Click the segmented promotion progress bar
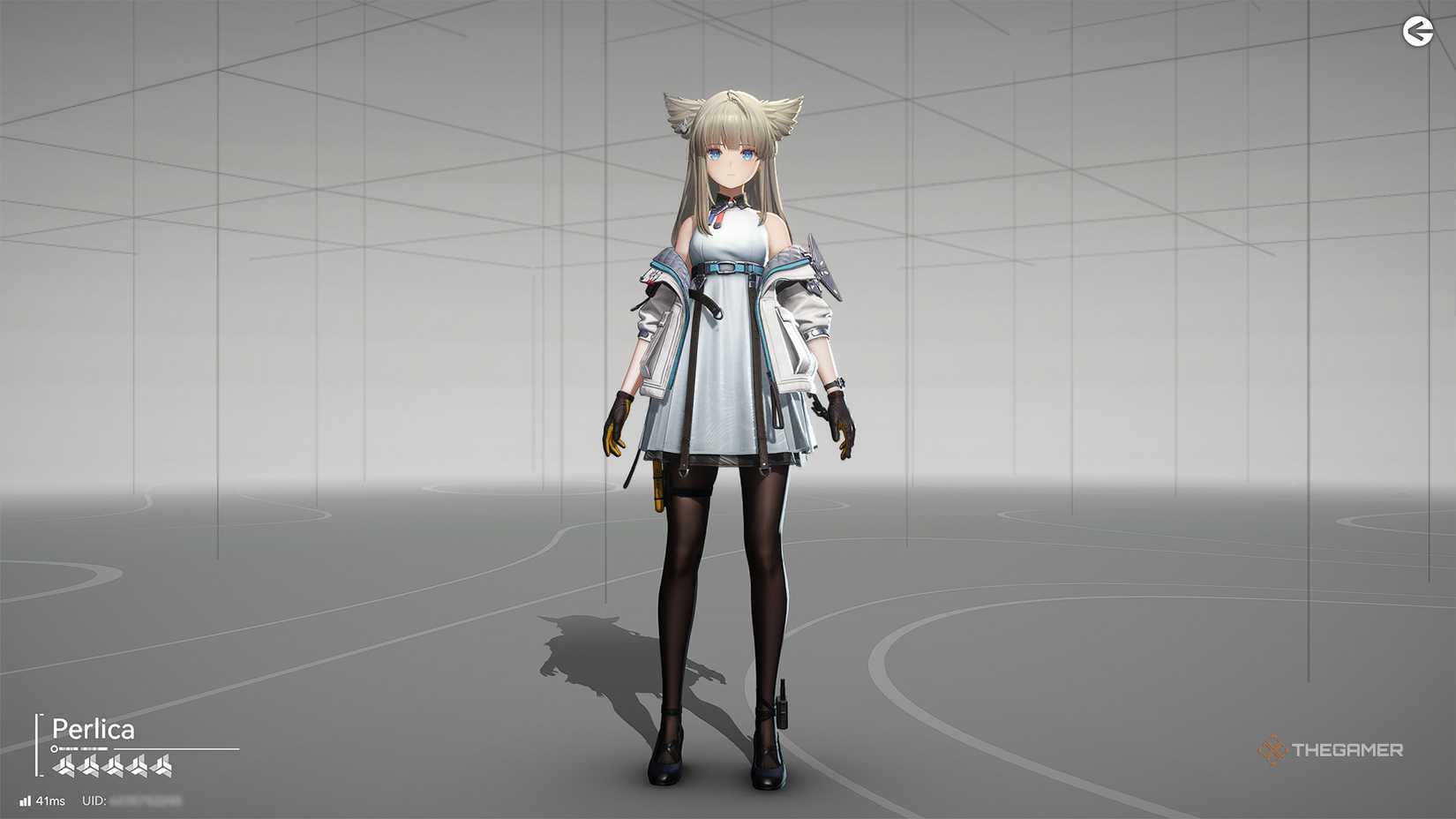Image resolution: width=1456 pixels, height=819 pixels. click(84, 749)
